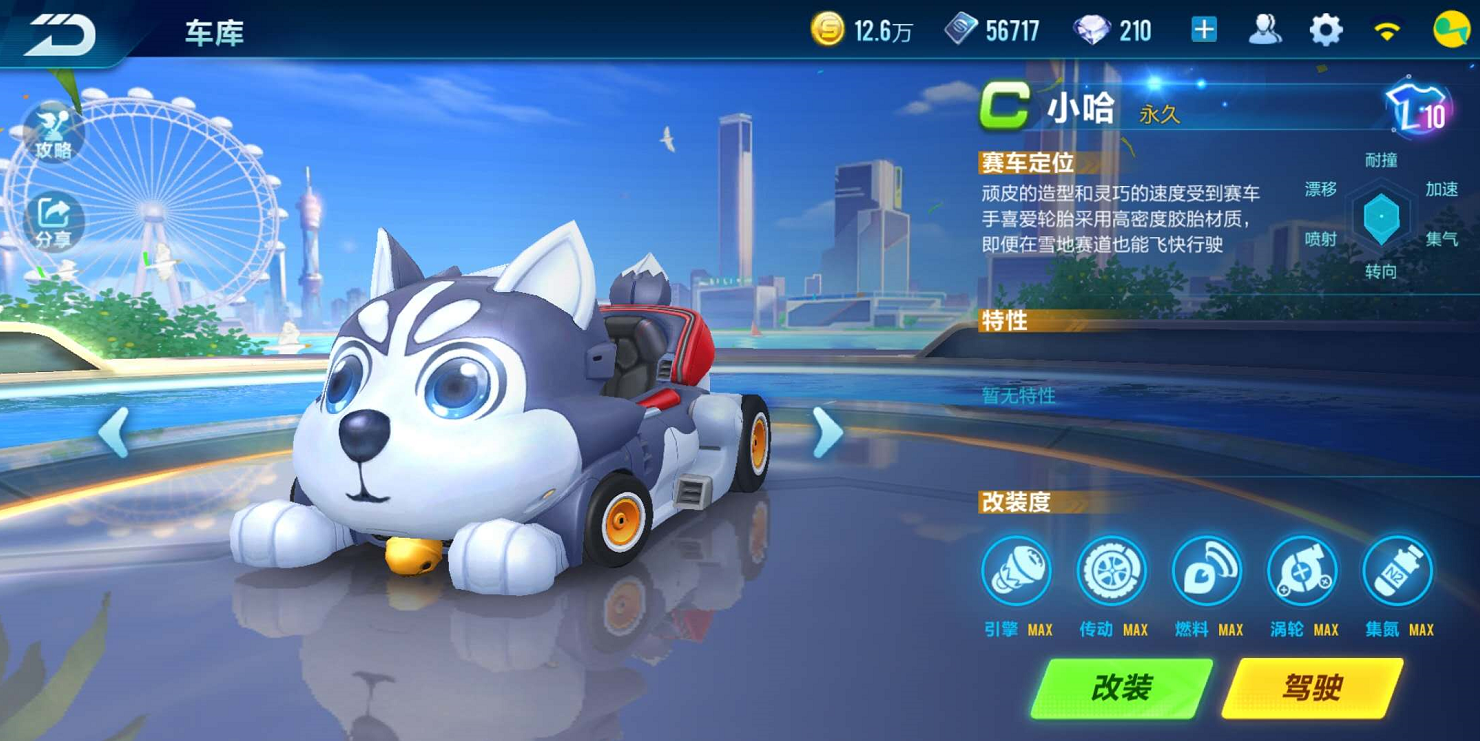Select the 引擎 engine upgrade icon
Screen dimensions: 1480x741
point(1016,572)
